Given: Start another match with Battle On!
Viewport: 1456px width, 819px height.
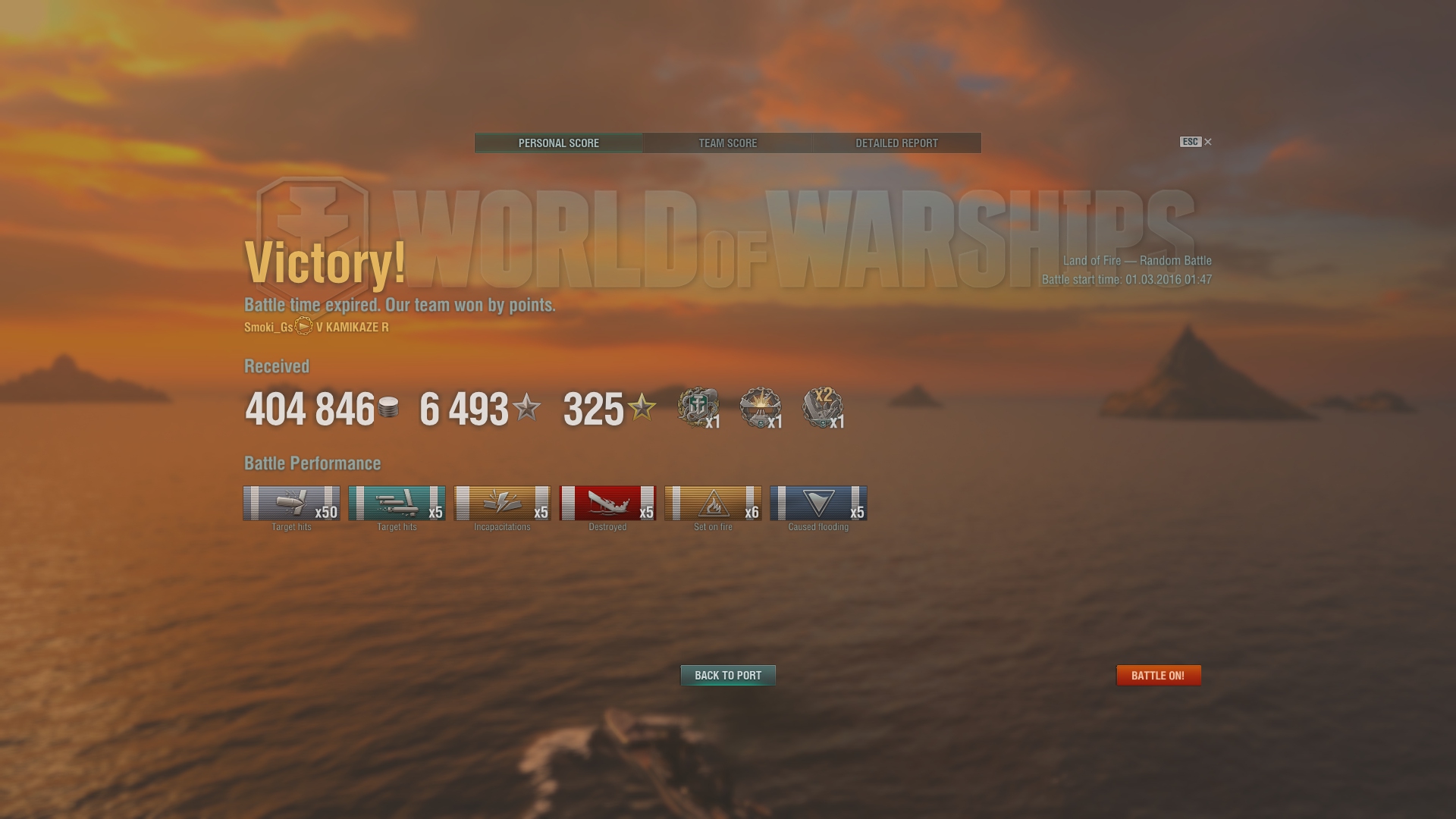Looking at the screenshot, I should (x=1158, y=675).
